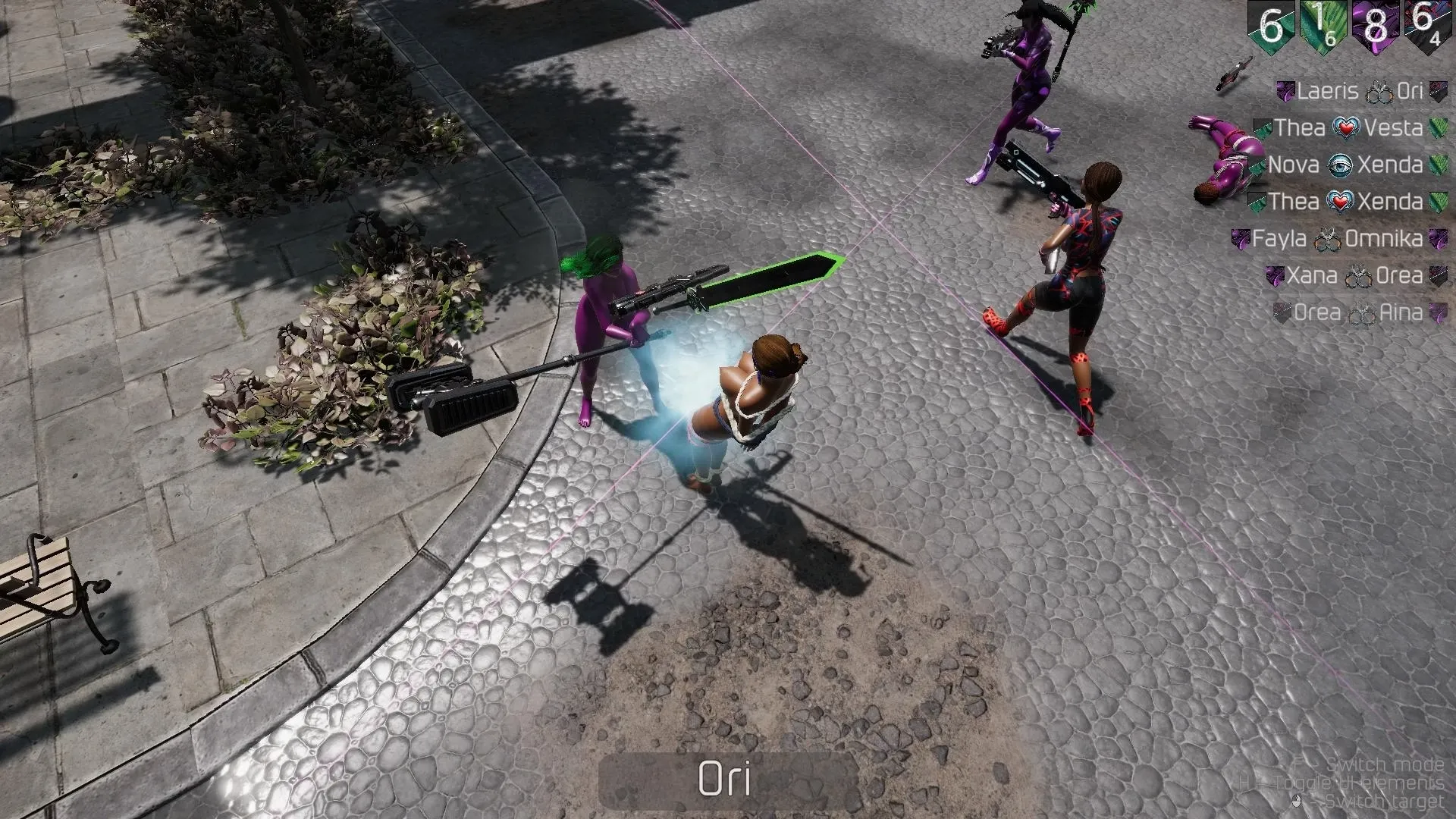Image resolution: width=1456 pixels, height=819 pixels.
Task: Select the Laeris and Ori feed entry
Action: pyautogui.click(x=1361, y=92)
